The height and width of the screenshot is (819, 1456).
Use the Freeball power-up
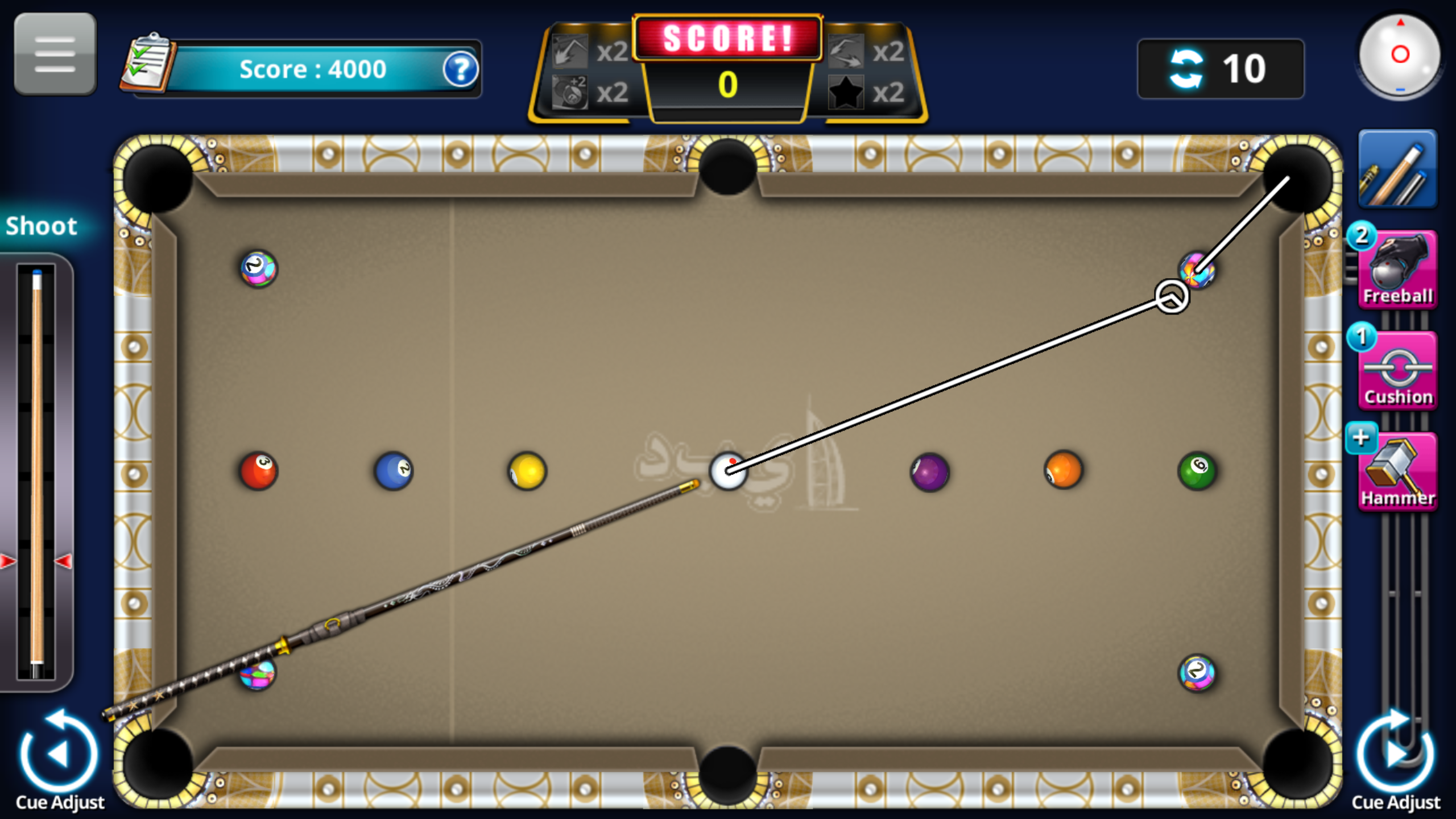tap(1397, 273)
